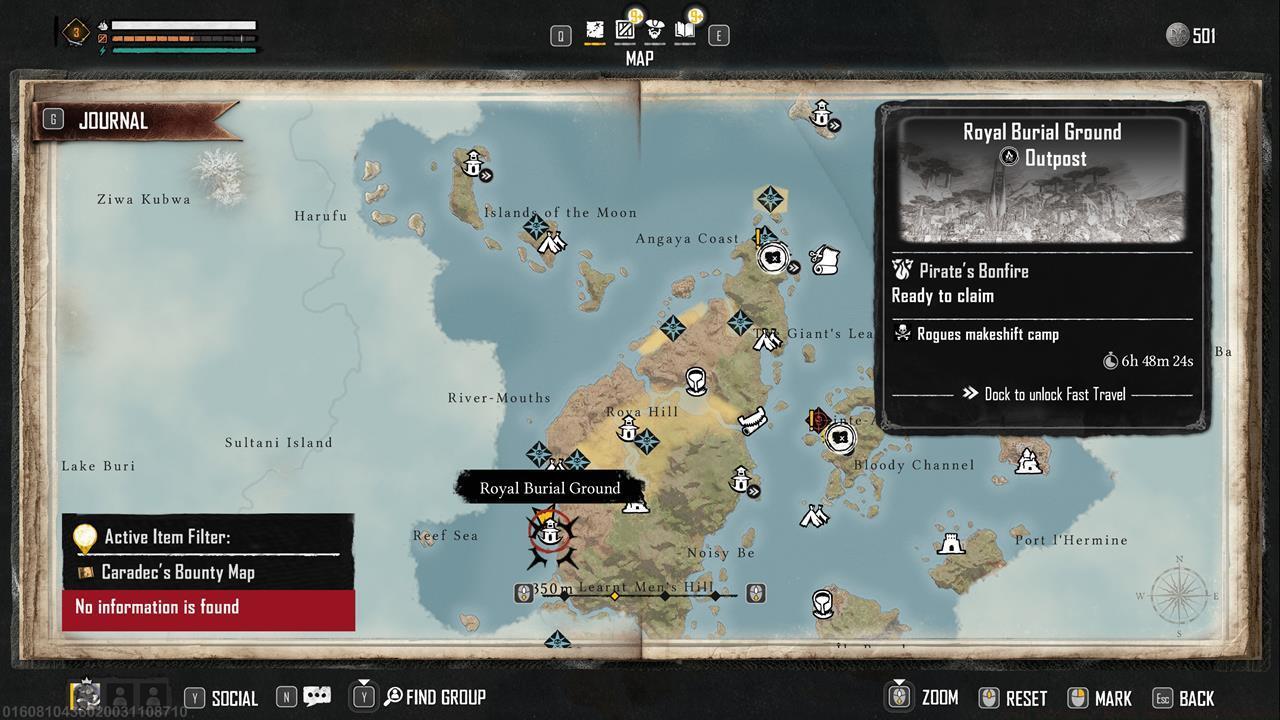Click the settlement icon near Port l'Hermine
Viewport: 1280px width, 720px height.
pos(951,545)
